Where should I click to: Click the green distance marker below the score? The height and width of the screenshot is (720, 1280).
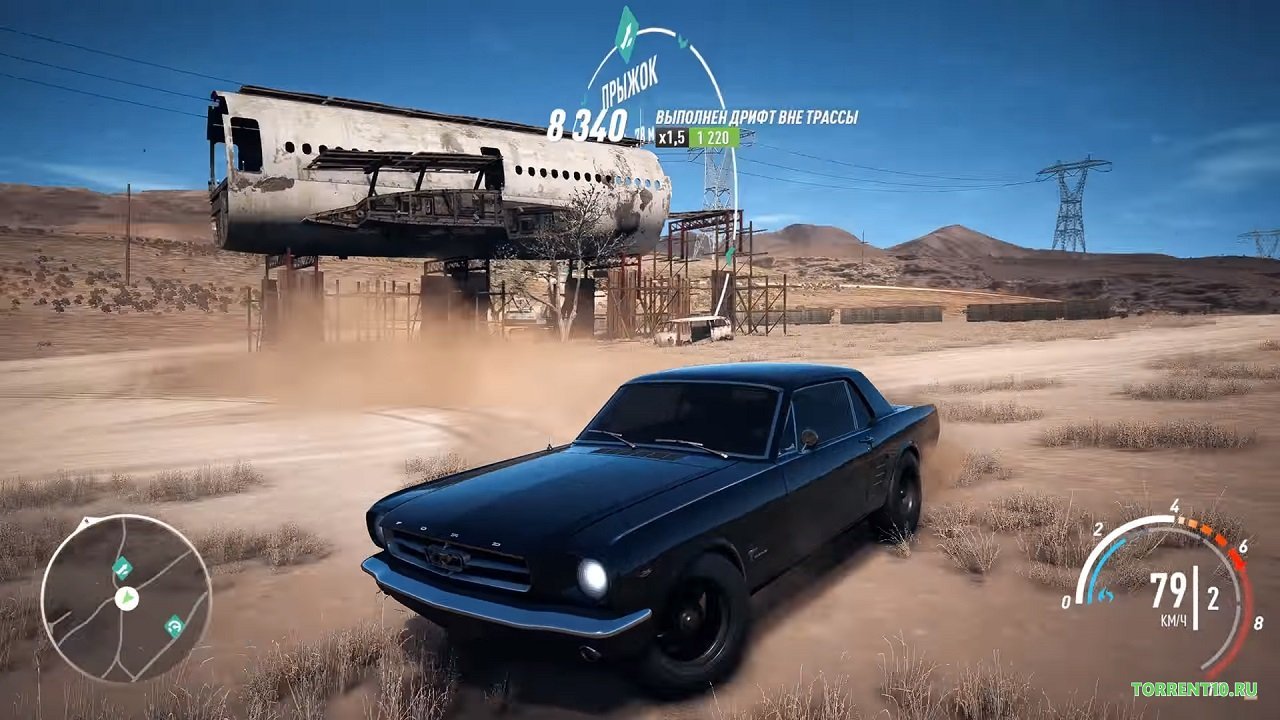pyautogui.click(x=646, y=133)
